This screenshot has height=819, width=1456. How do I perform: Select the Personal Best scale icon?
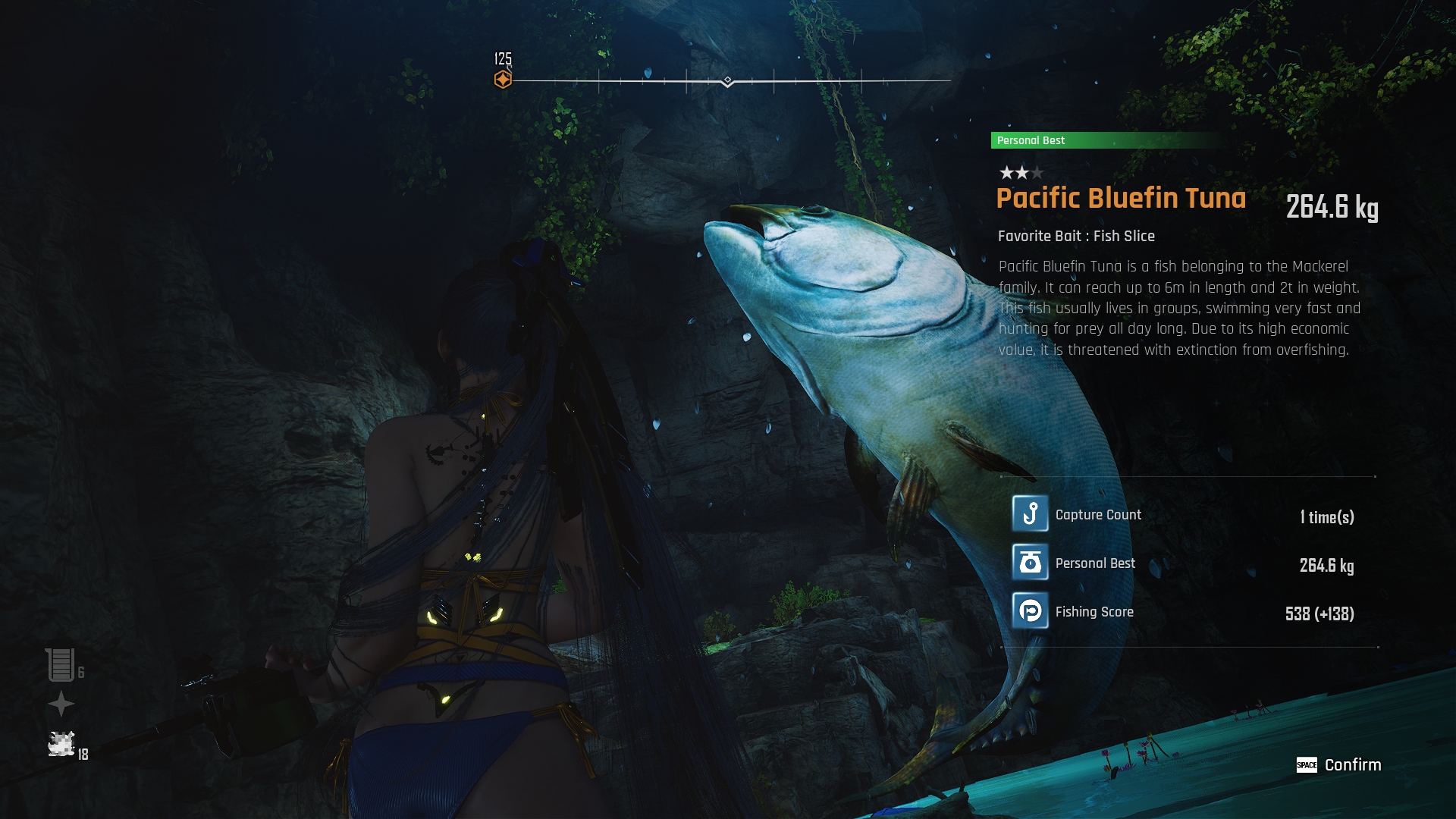(x=1030, y=563)
